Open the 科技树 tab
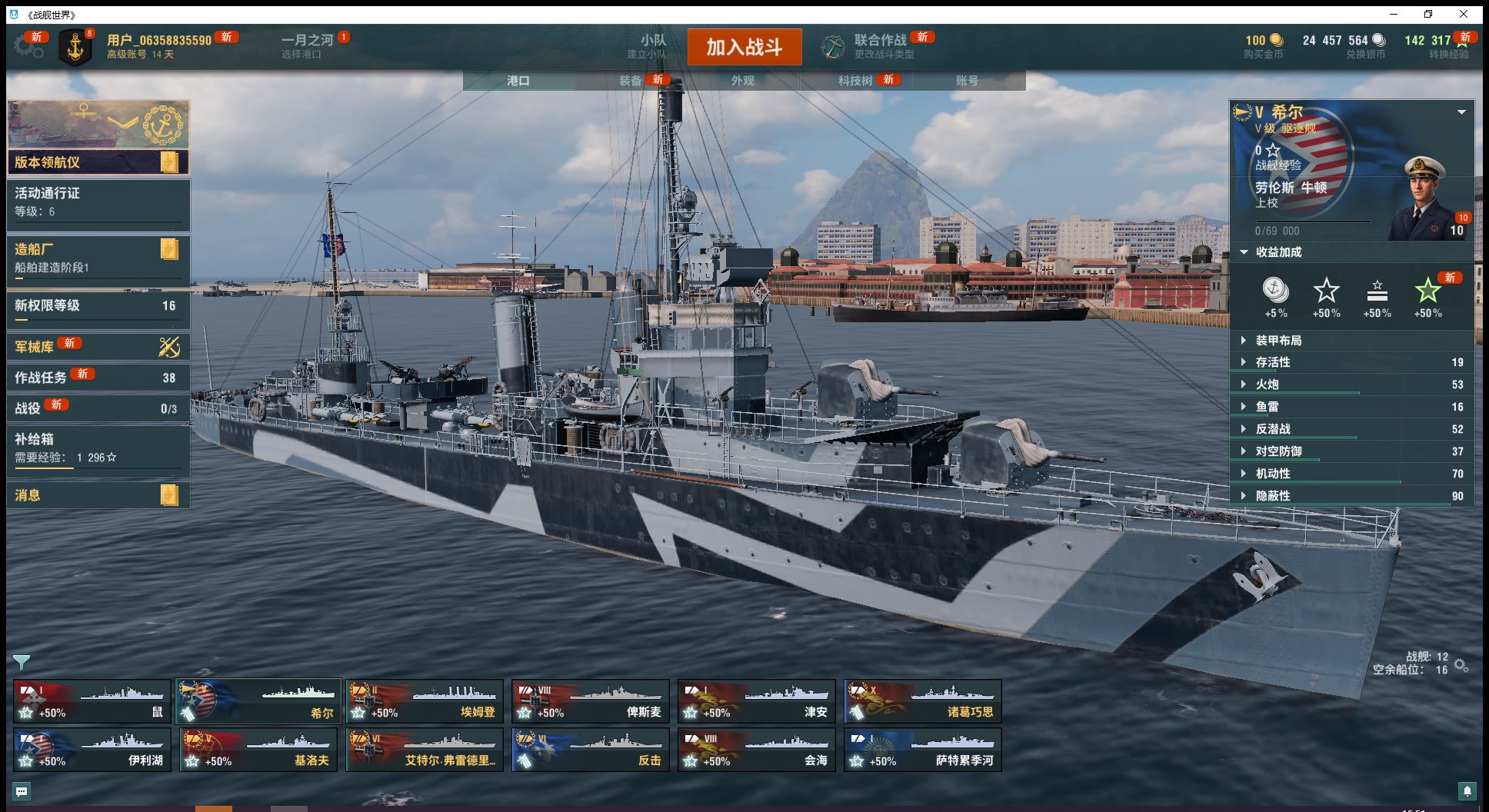Image resolution: width=1489 pixels, height=812 pixels. pyautogui.click(x=855, y=81)
